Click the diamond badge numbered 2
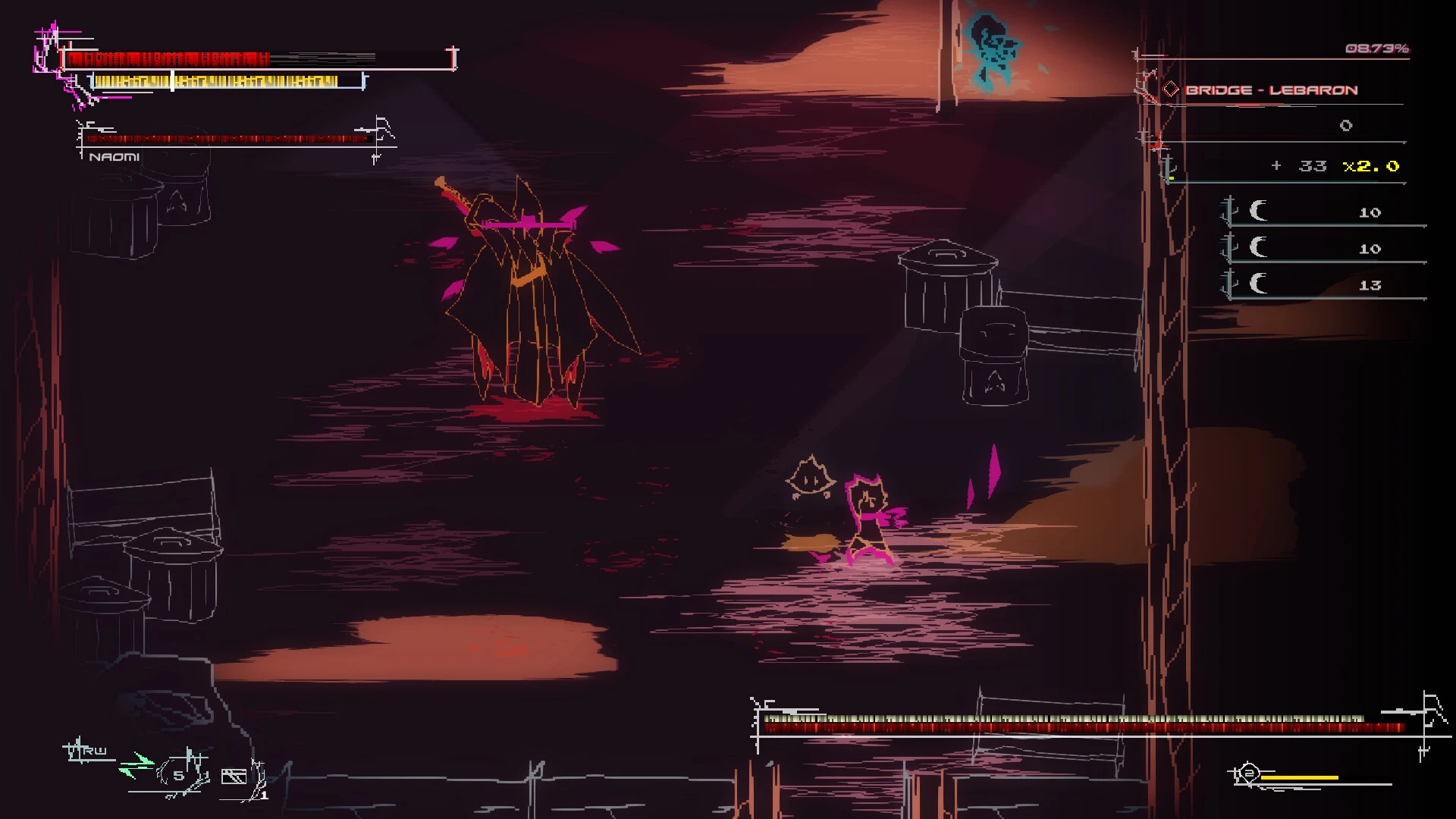Image resolution: width=1456 pixels, height=819 pixels. [1248, 774]
